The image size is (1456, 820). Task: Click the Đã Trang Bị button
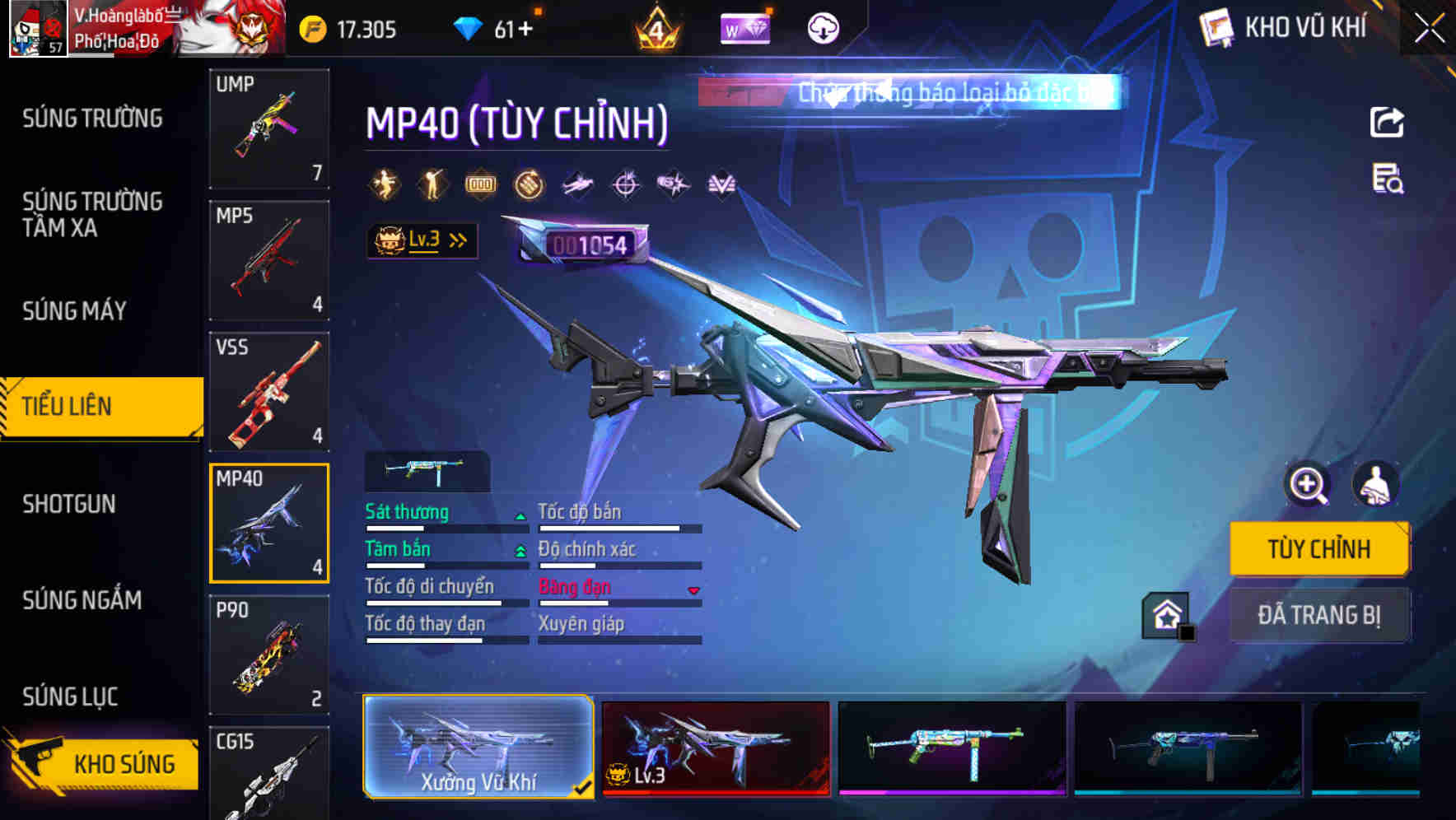[x=1319, y=614]
